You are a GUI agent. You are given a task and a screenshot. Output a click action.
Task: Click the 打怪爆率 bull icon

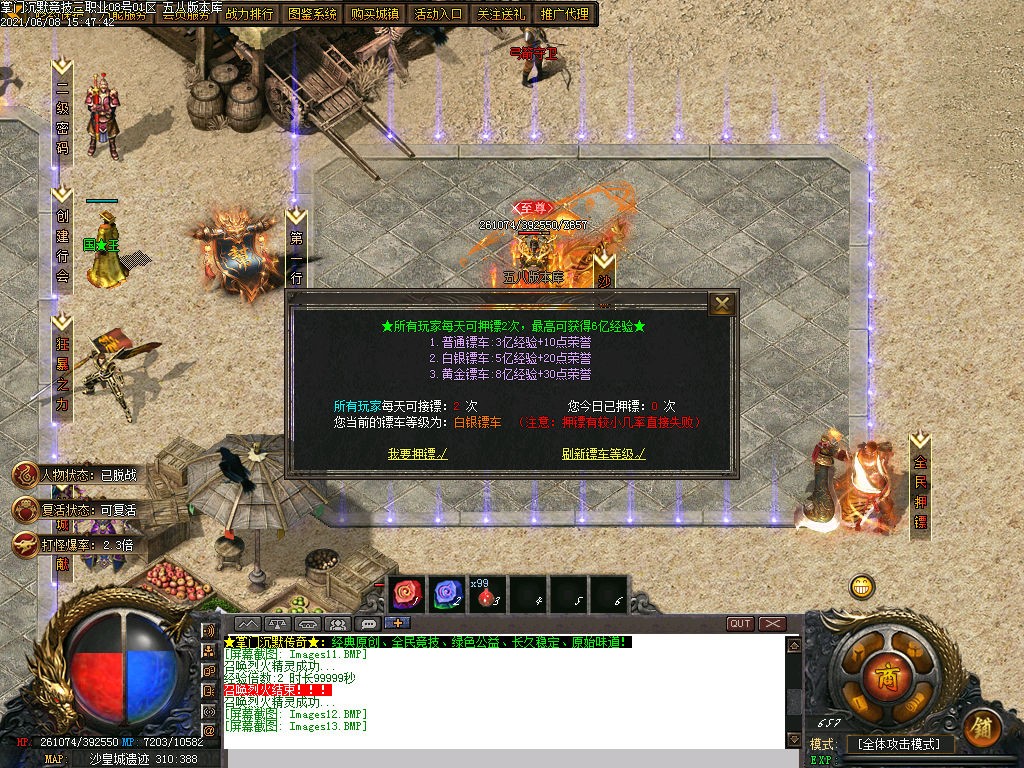[x=24, y=544]
